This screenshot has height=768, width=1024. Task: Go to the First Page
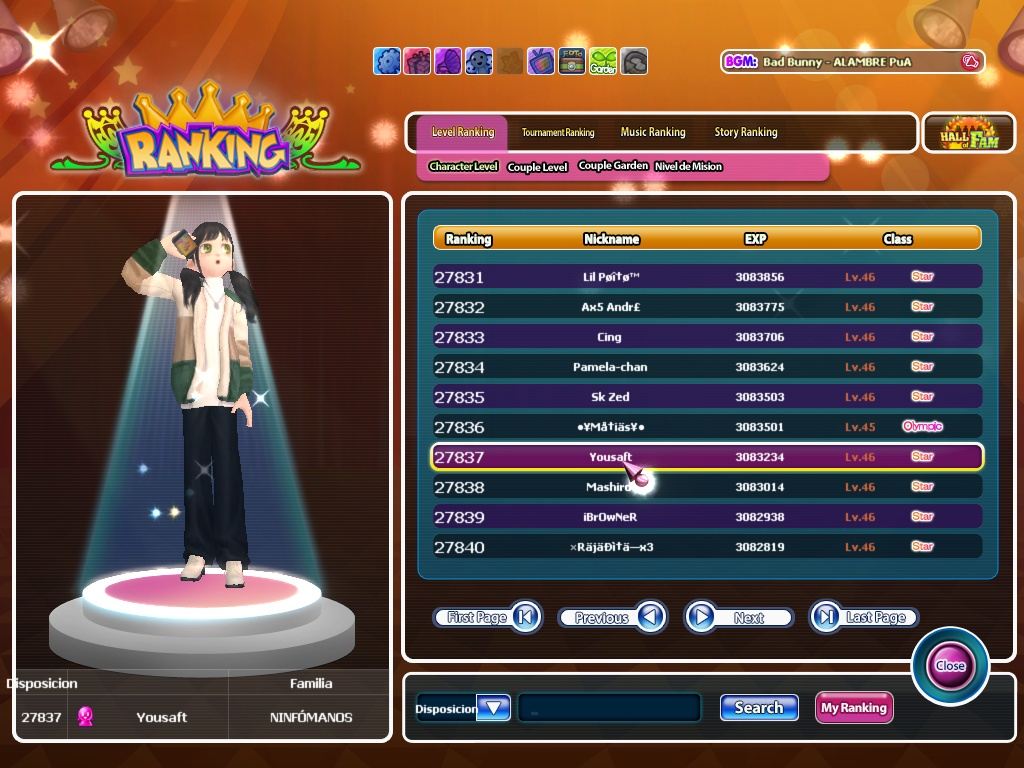(487, 617)
